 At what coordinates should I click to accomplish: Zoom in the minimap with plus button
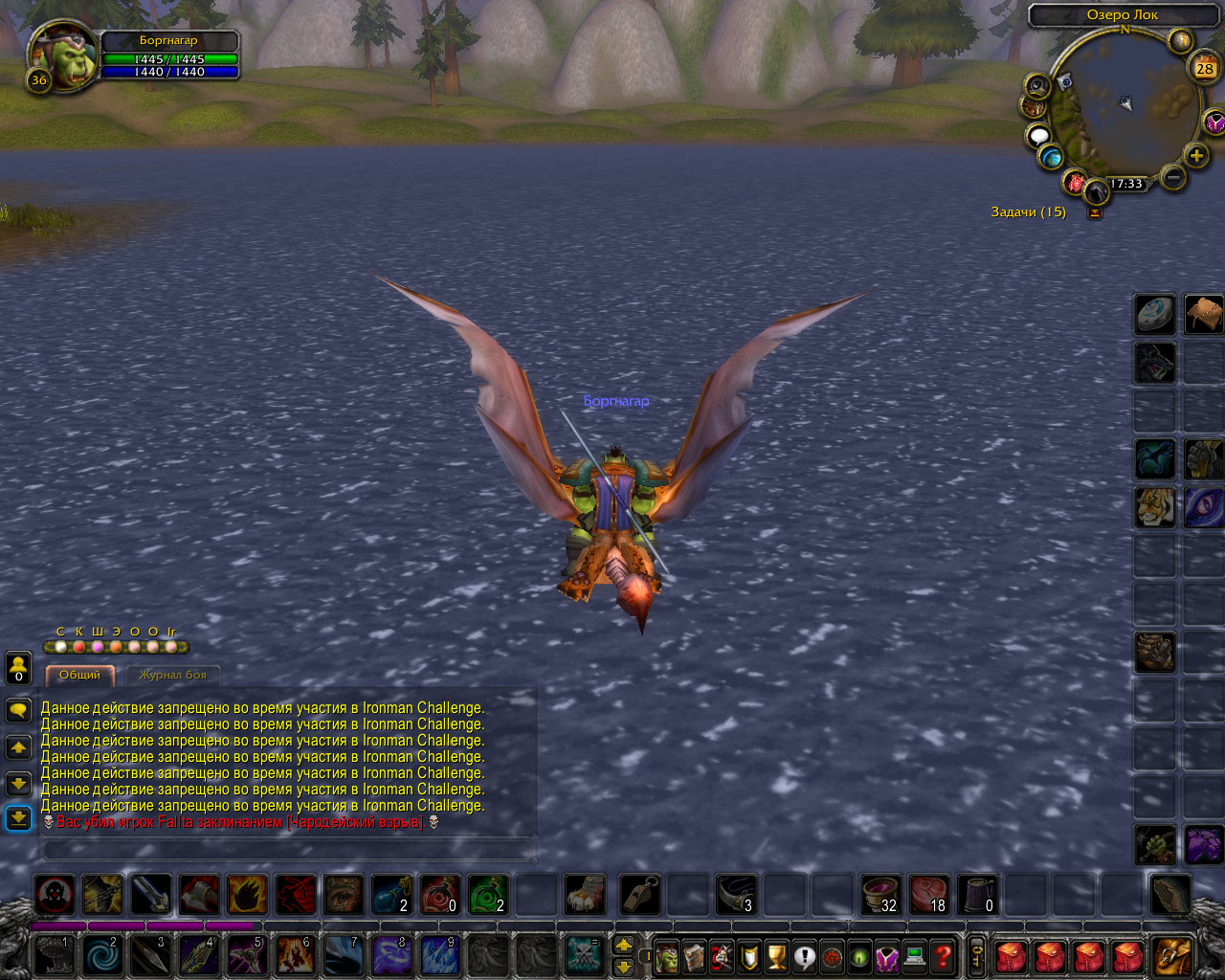click(1195, 155)
